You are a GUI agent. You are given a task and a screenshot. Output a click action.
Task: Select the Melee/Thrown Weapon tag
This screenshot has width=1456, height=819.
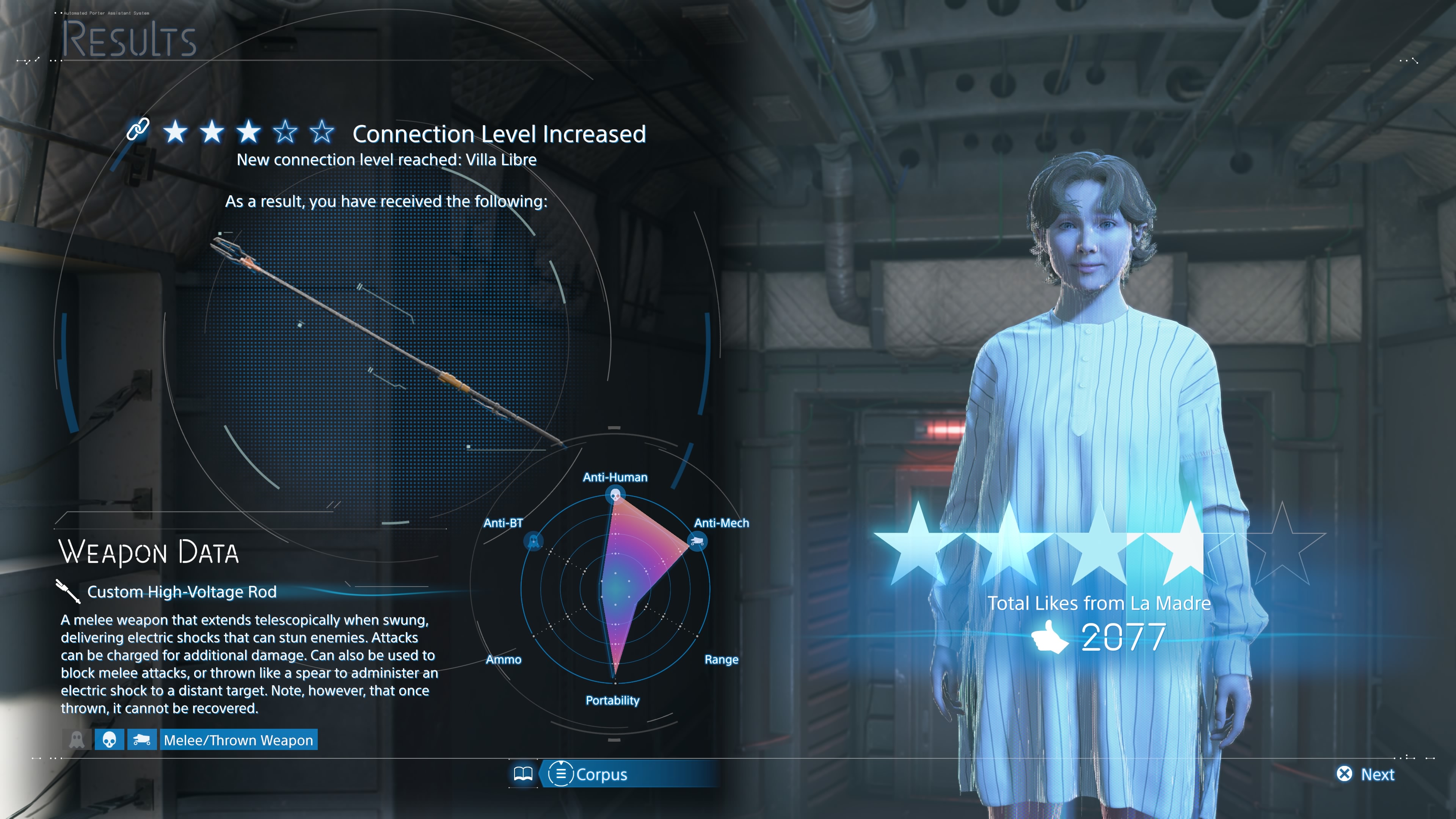click(238, 740)
